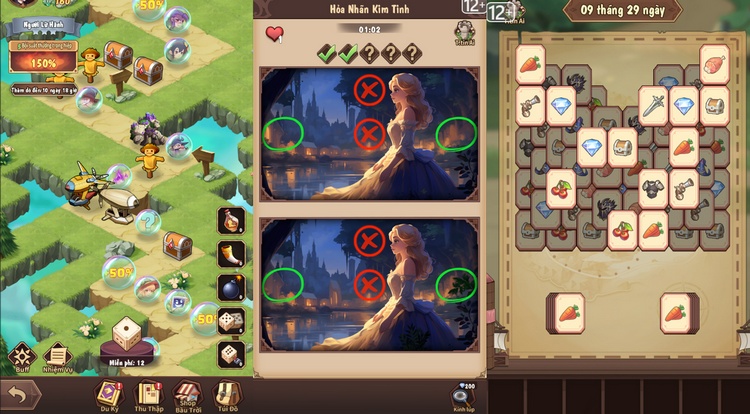Open the Túi Đồ bag
This screenshot has width=750, height=414.
click(x=229, y=393)
